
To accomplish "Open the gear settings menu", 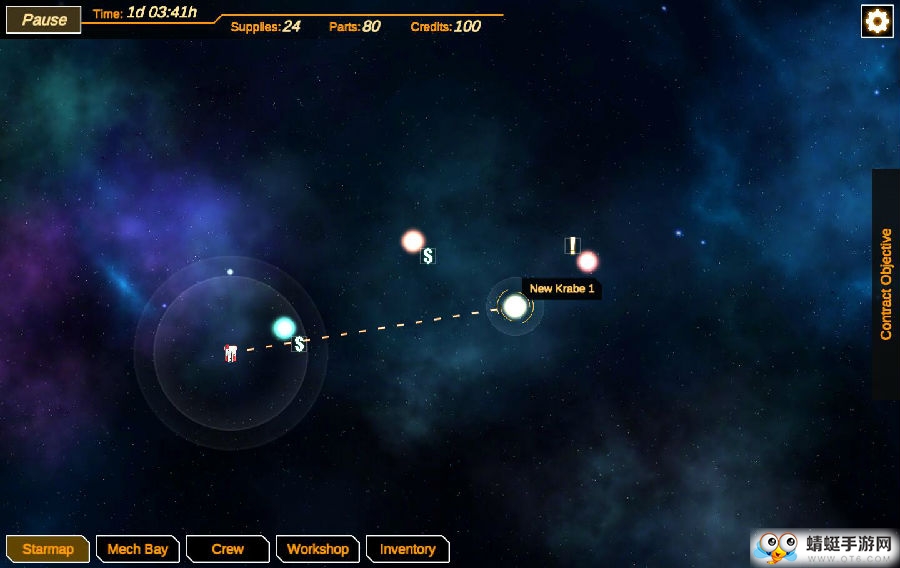I will tap(877, 21).
